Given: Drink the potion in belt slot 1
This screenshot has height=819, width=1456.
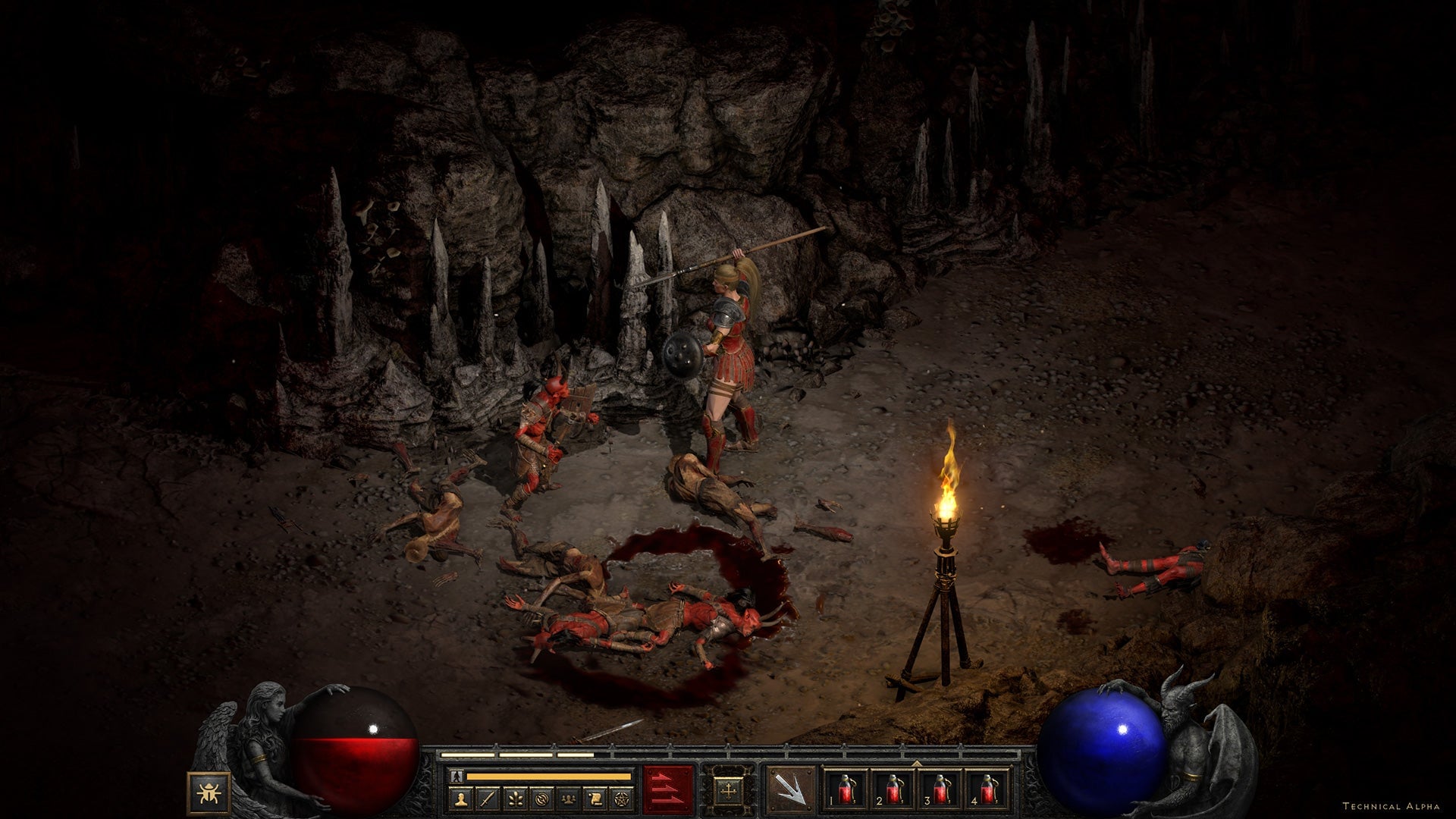Looking at the screenshot, I should point(846,790).
